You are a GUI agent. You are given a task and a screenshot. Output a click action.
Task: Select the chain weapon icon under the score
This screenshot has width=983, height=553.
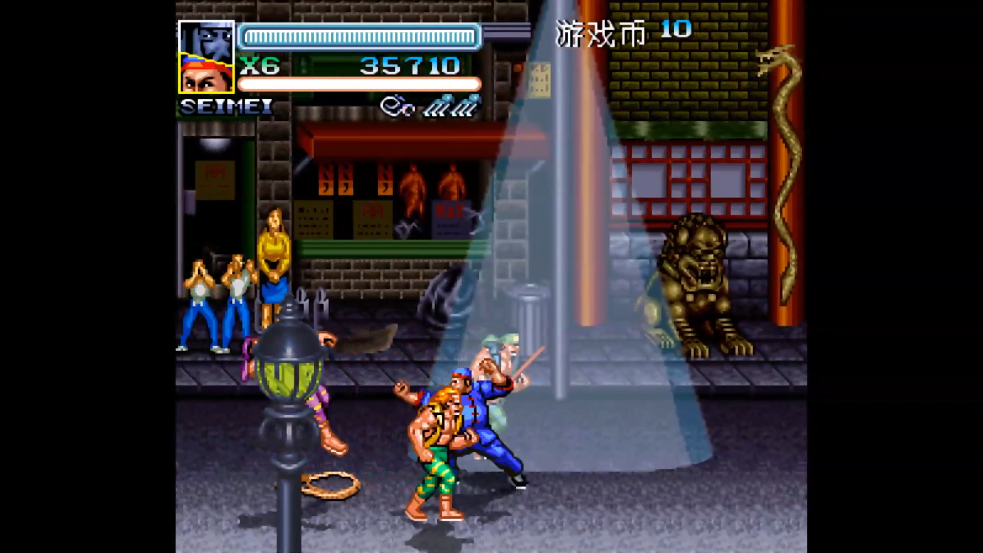tap(430, 103)
